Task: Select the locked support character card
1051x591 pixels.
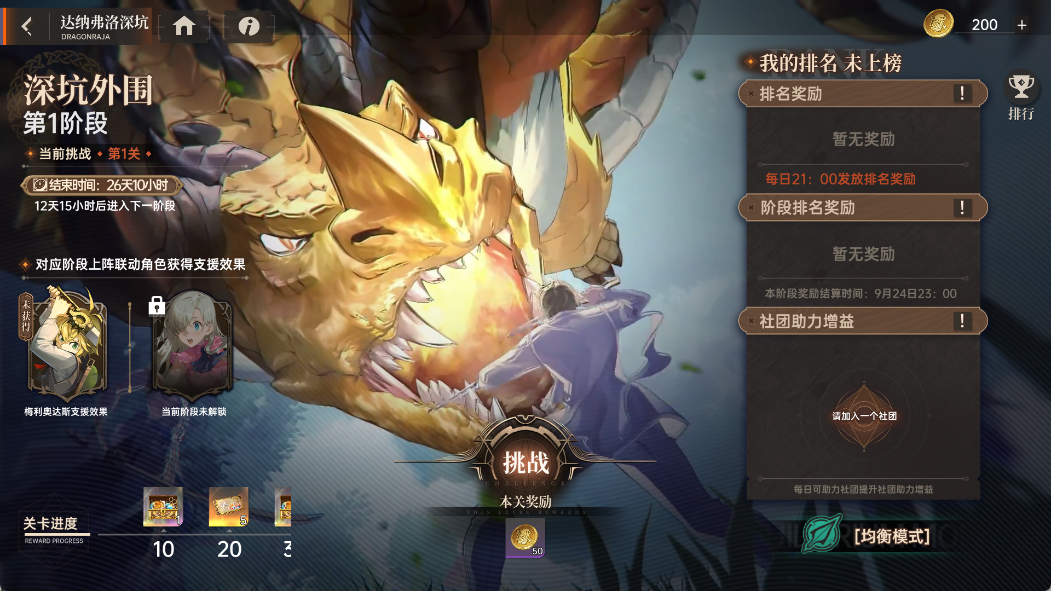Action: [192, 346]
